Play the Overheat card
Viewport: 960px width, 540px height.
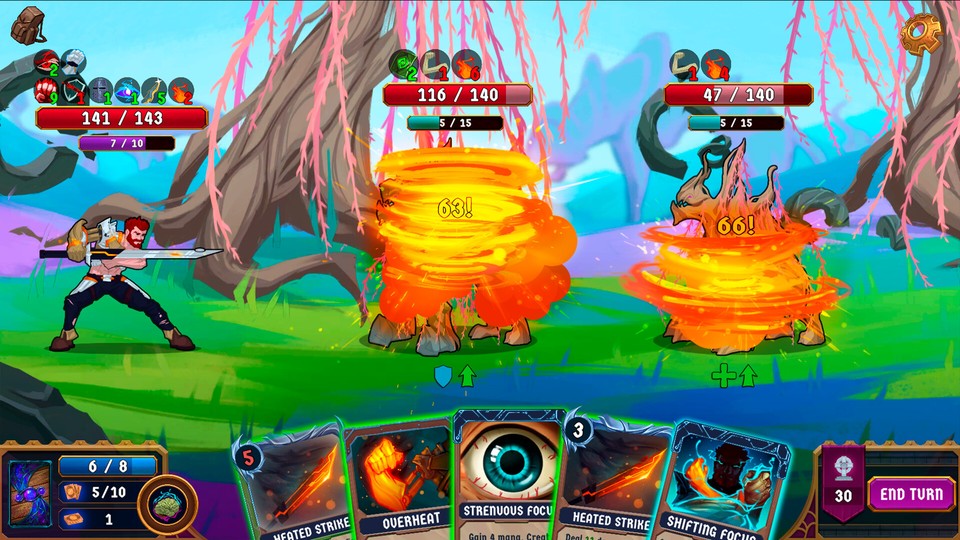[398, 480]
